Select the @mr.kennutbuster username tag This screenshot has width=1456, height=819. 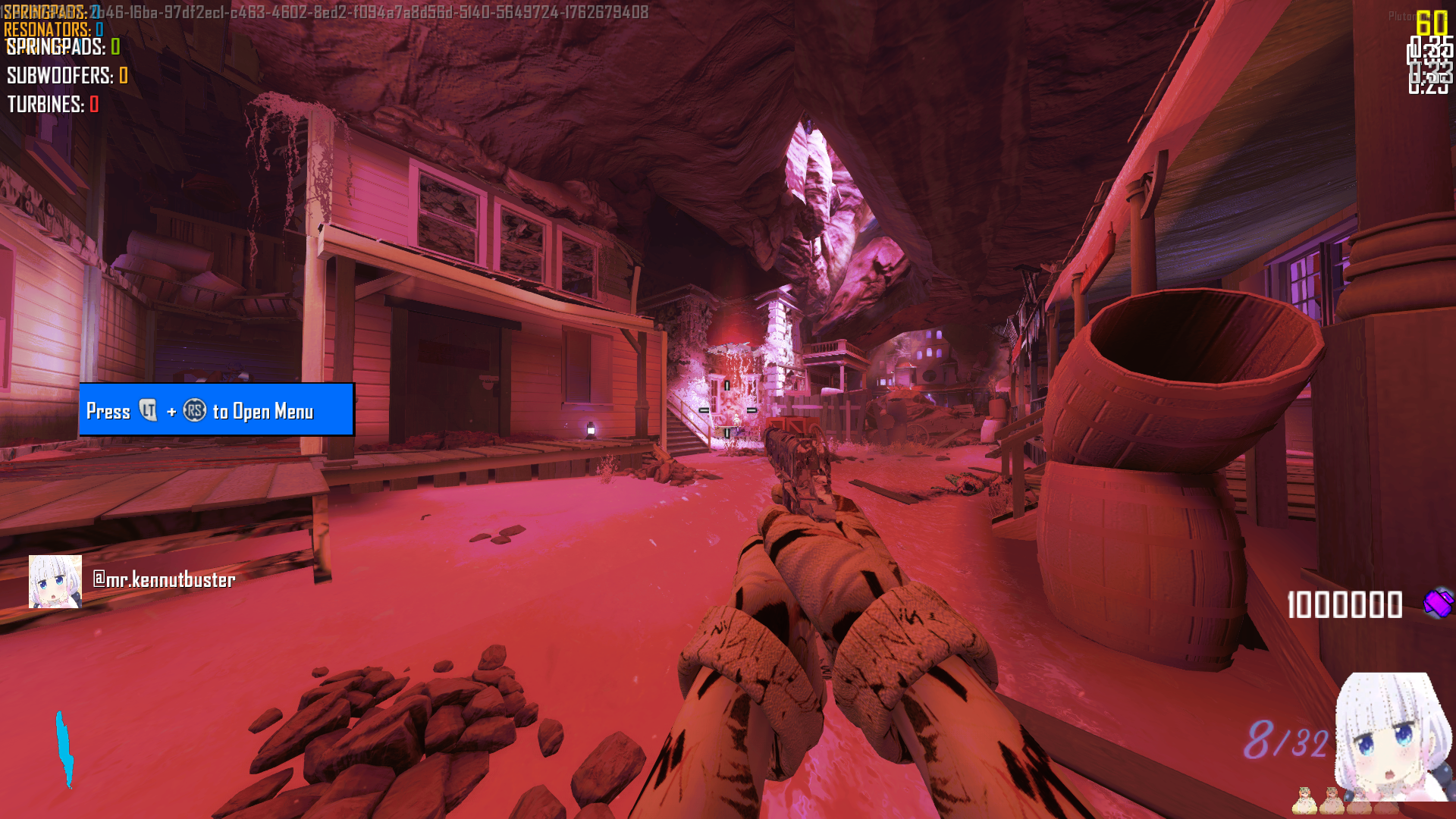[164, 580]
